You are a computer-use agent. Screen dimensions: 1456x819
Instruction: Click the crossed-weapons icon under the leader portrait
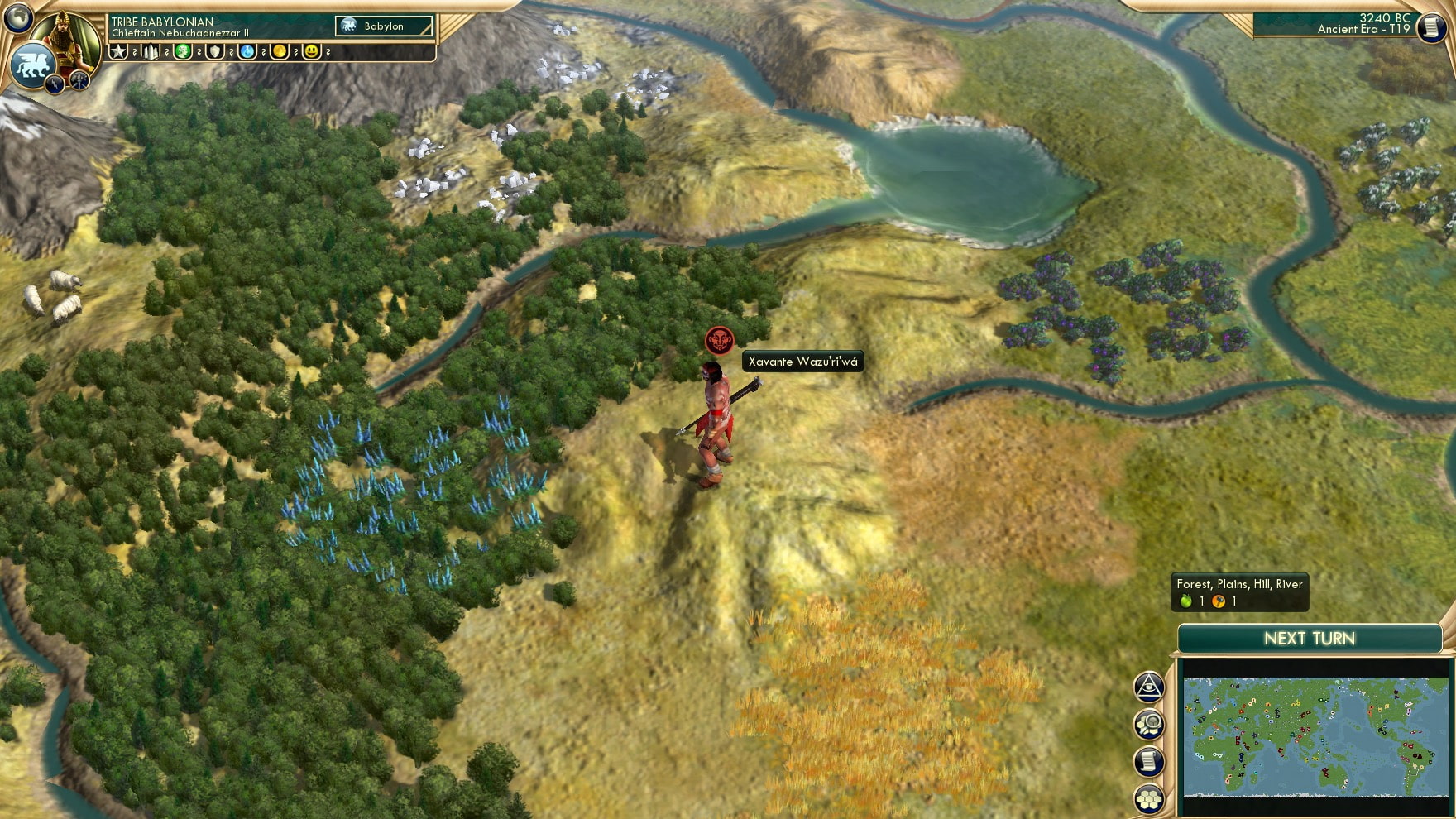79,80
